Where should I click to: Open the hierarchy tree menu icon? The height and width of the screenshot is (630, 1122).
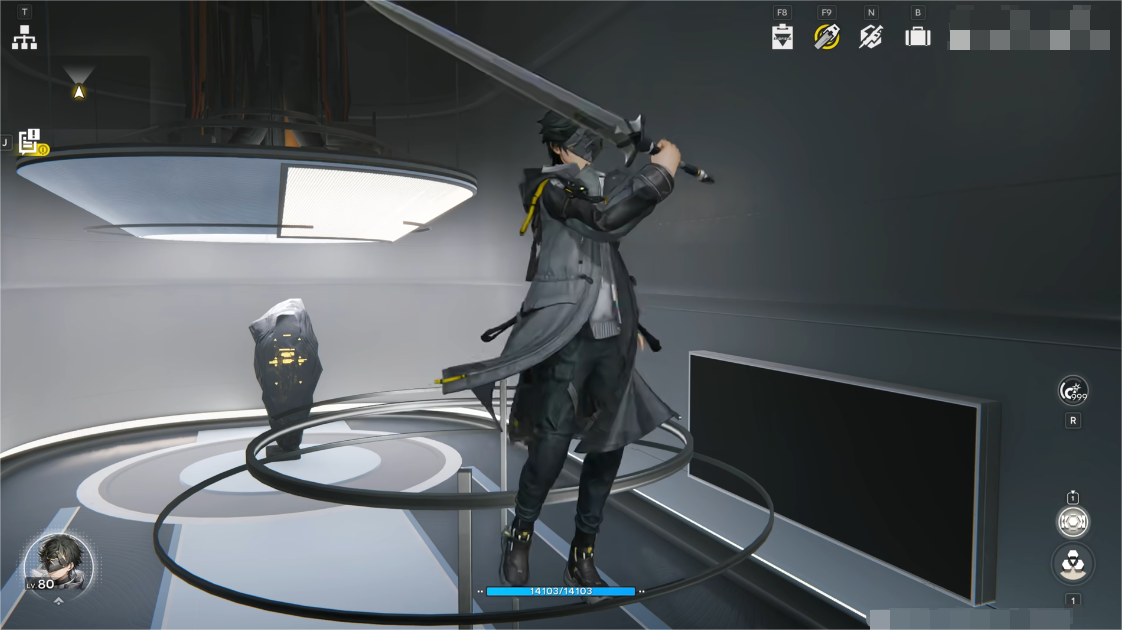pos(24,38)
